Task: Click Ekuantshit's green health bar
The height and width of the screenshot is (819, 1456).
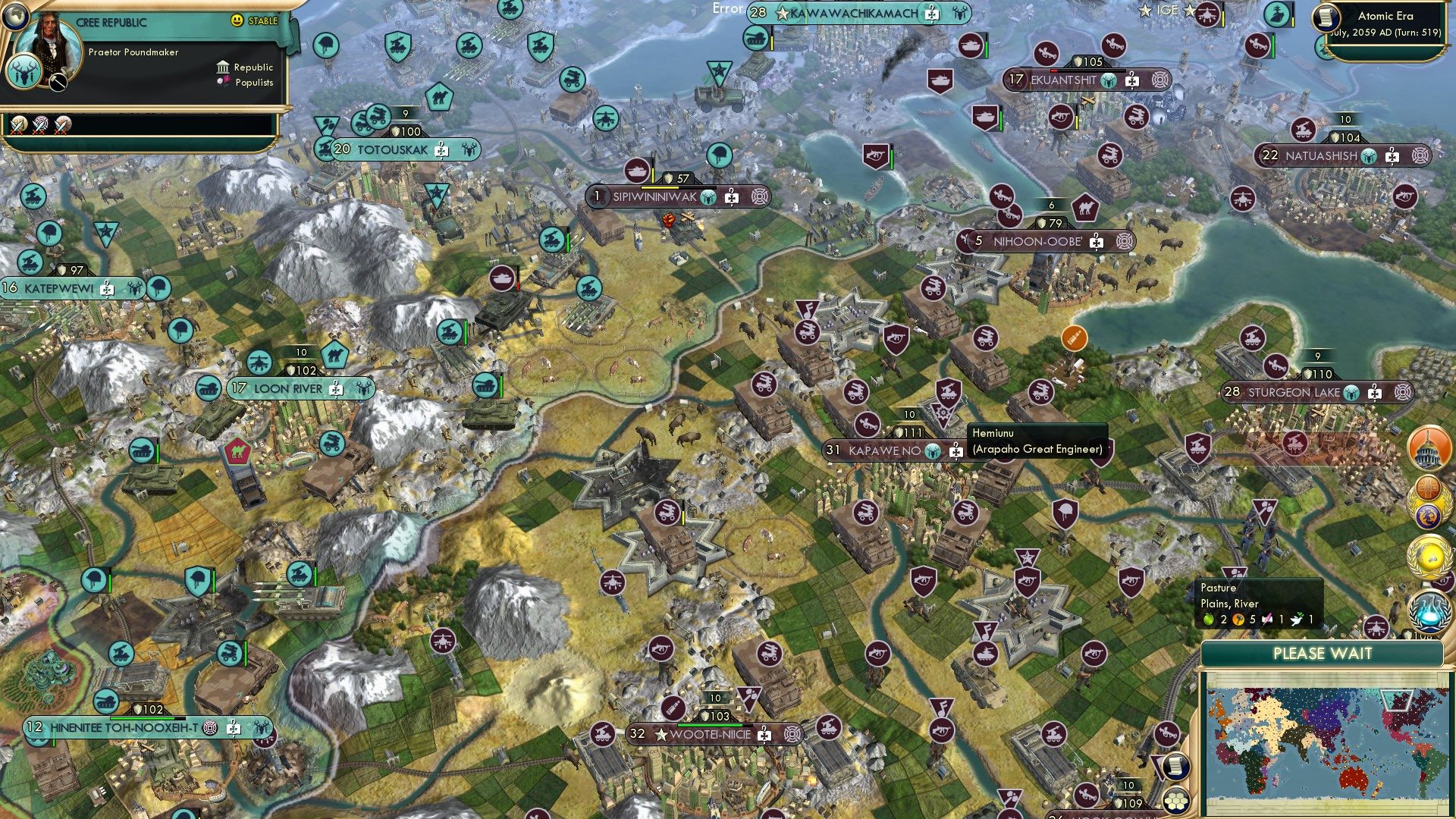Action: coord(1088,71)
